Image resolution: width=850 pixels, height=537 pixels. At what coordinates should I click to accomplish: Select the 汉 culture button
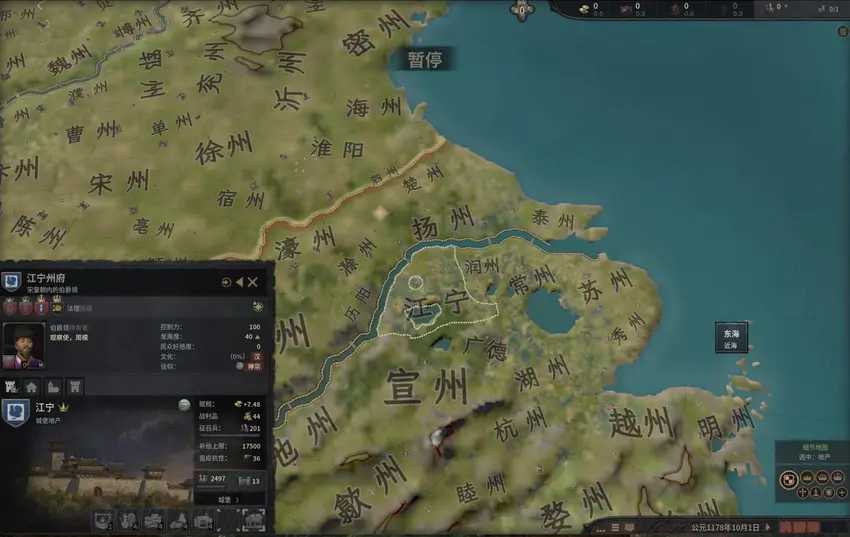pyautogui.click(x=255, y=356)
